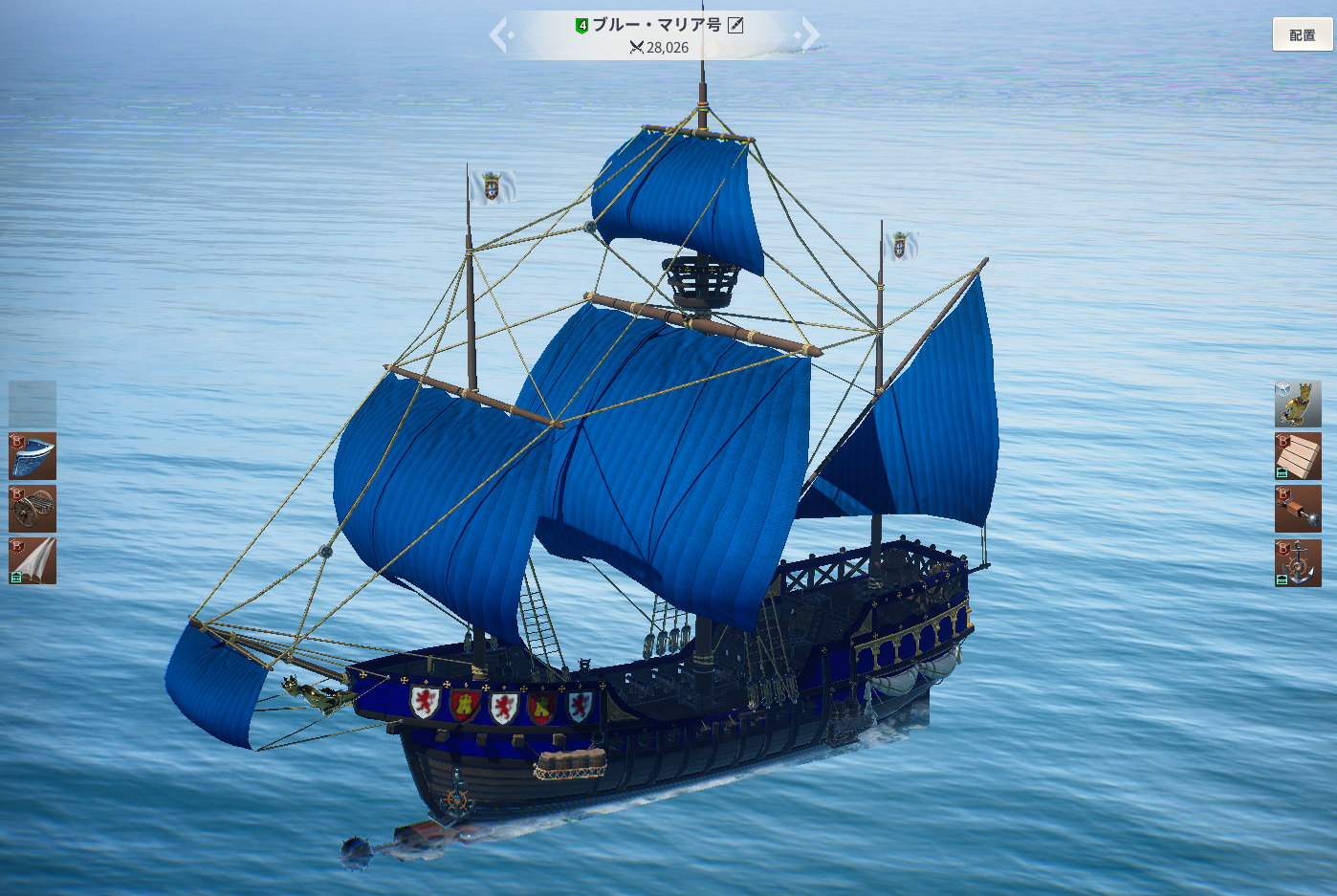Select the cannon equipment slot
Image resolution: width=1337 pixels, height=896 pixels.
coord(33,509)
